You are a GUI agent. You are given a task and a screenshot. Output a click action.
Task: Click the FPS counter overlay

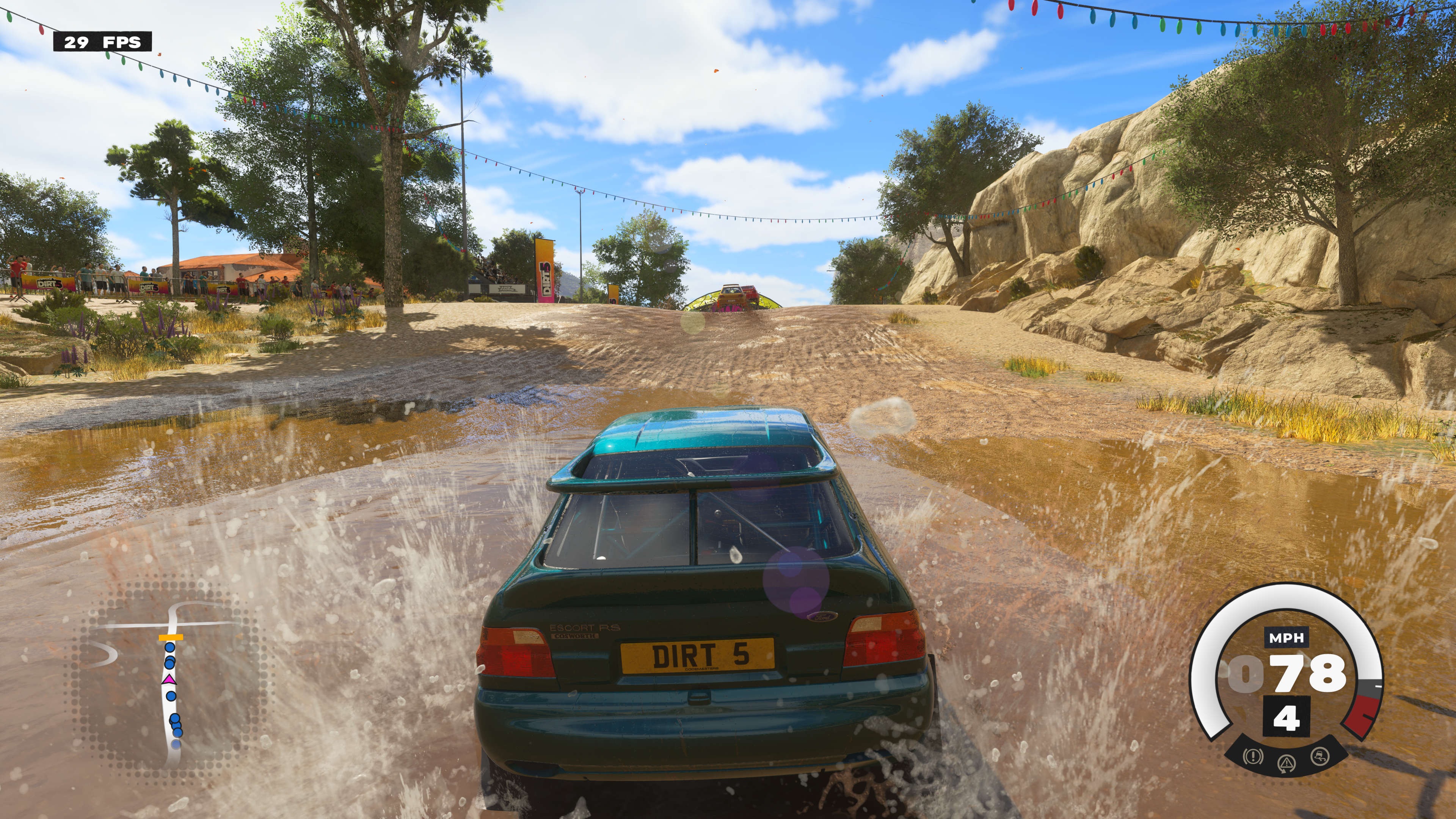click(x=102, y=42)
